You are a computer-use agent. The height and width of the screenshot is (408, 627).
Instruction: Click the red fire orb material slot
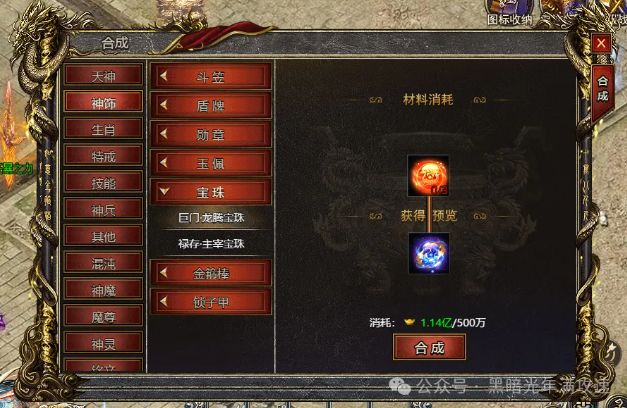(428, 176)
